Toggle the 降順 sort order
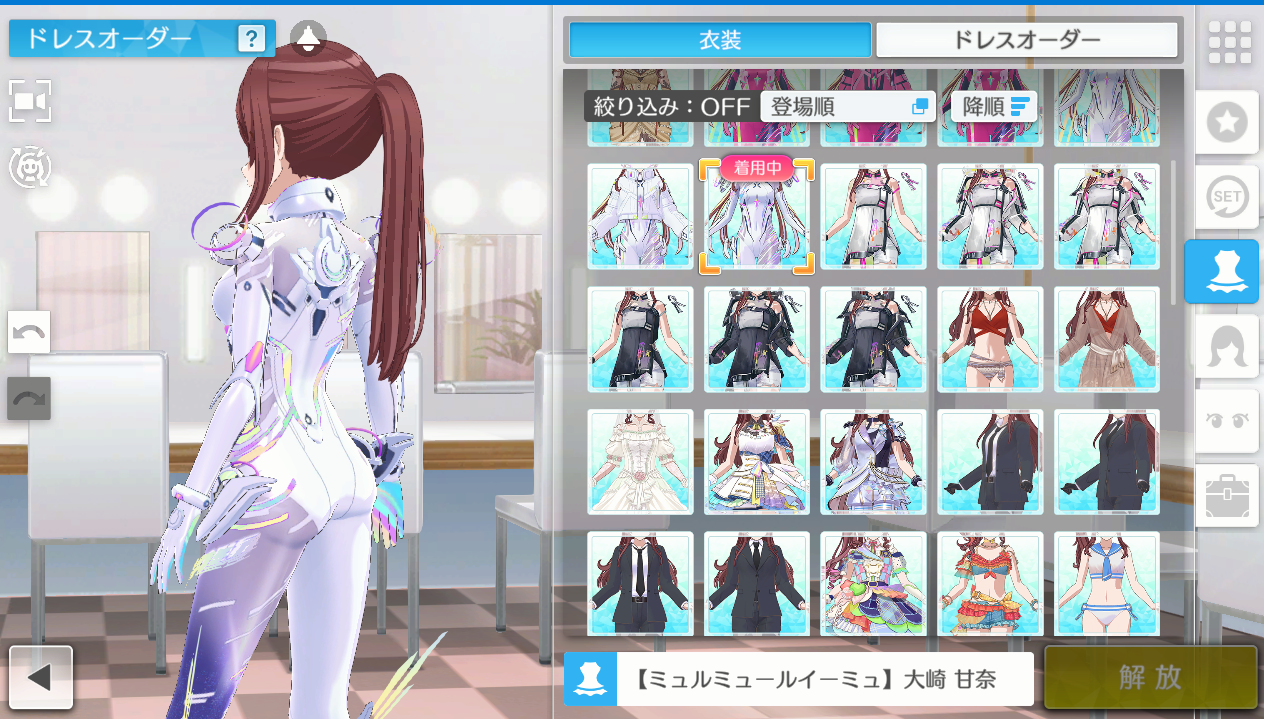The height and width of the screenshot is (719, 1264). pyautogui.click(x=994, y=107)
